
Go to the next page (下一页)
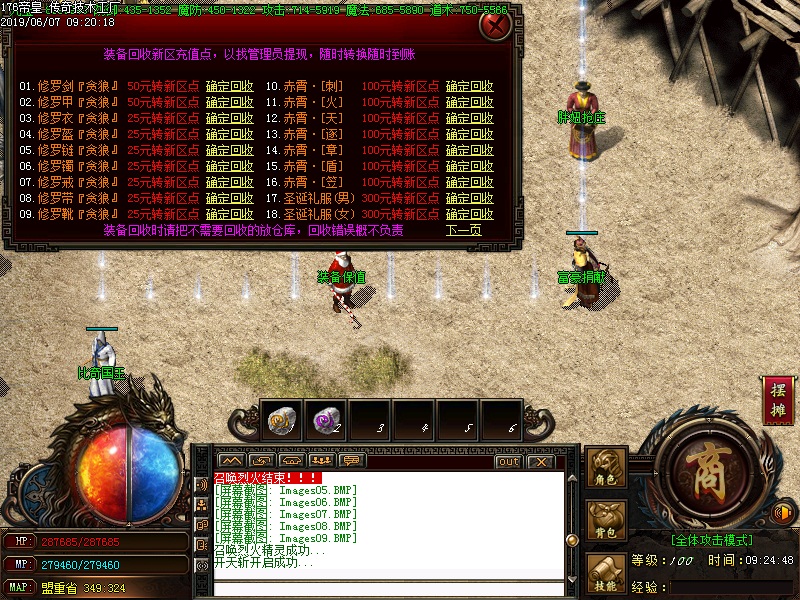(464, 230)
